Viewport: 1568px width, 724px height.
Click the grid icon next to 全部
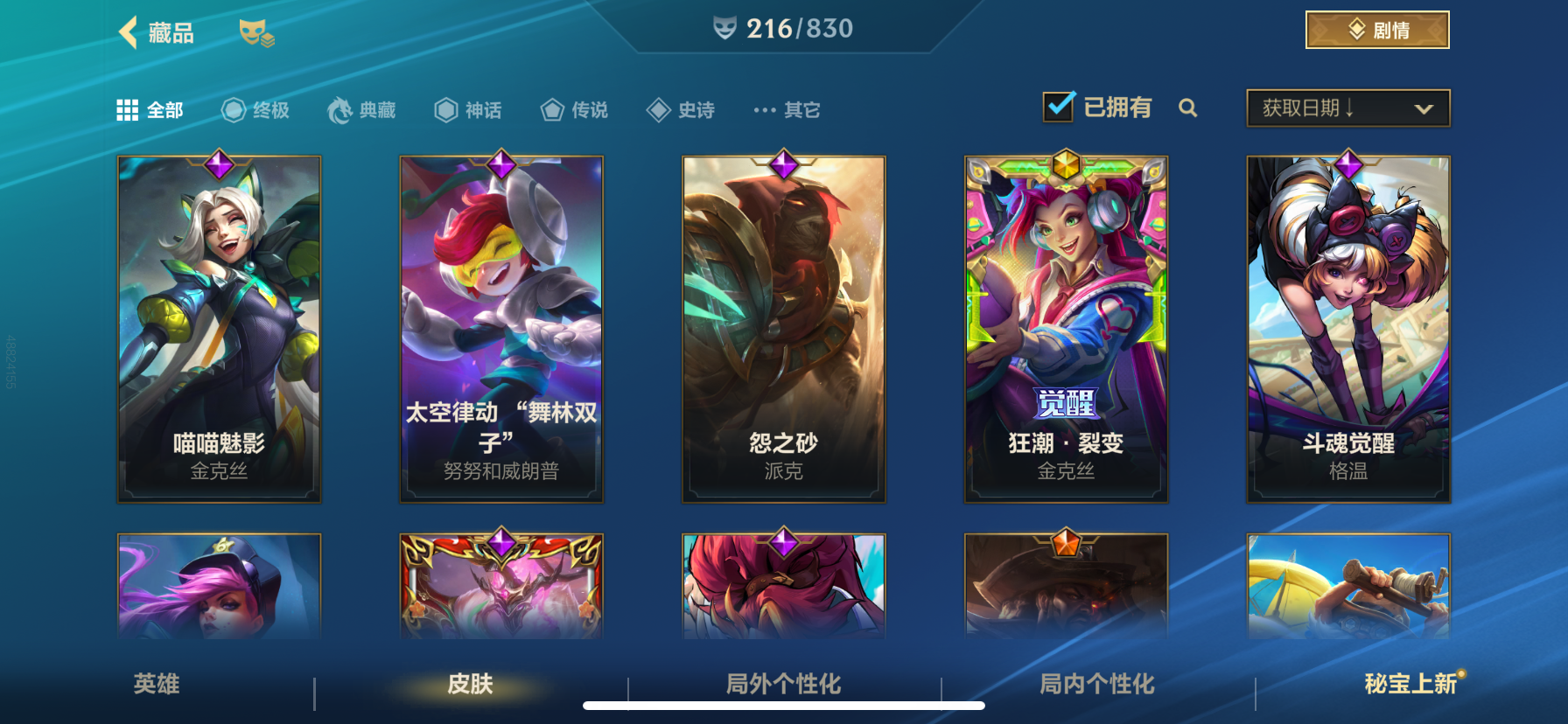coord(129,109)
